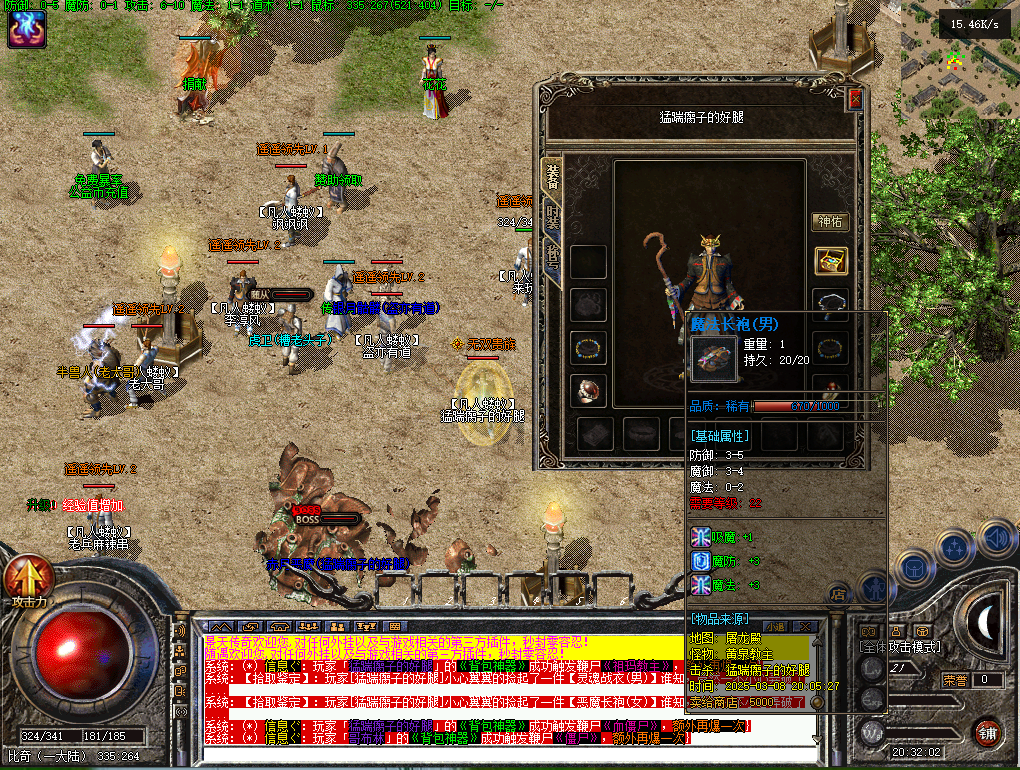Open the 店 shop round button
Screen dimensions: 1020x770
(839, 594)
